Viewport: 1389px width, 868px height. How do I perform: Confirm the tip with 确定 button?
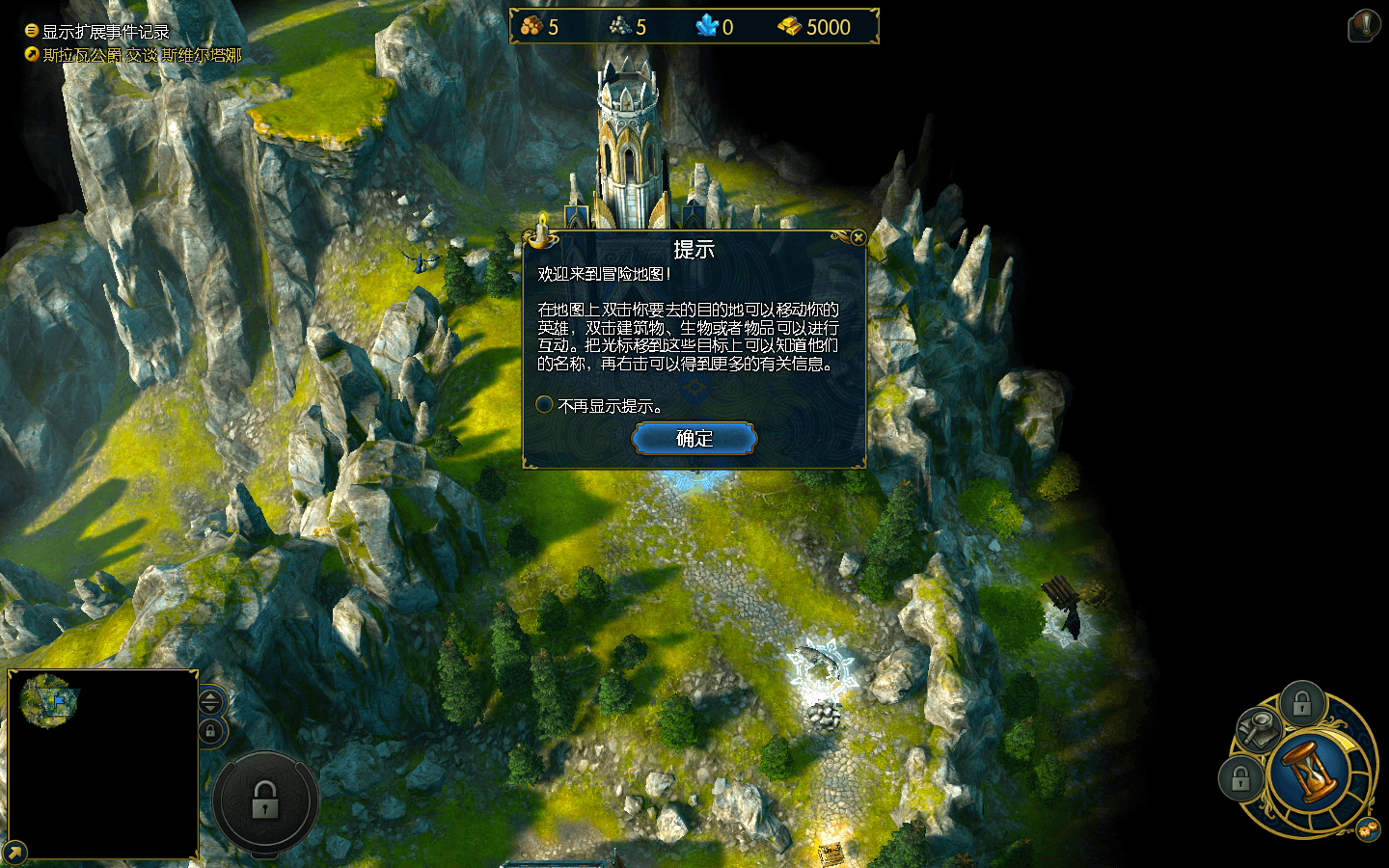[x=694, y=439]
